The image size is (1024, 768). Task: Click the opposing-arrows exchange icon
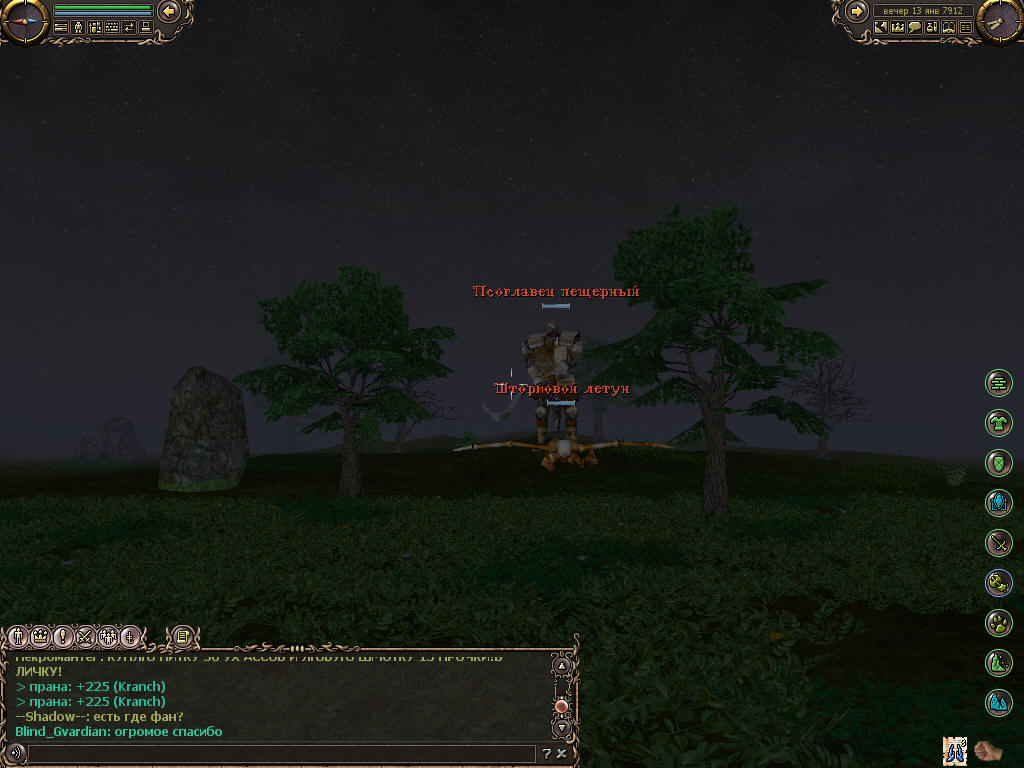(x=128, y=28)
